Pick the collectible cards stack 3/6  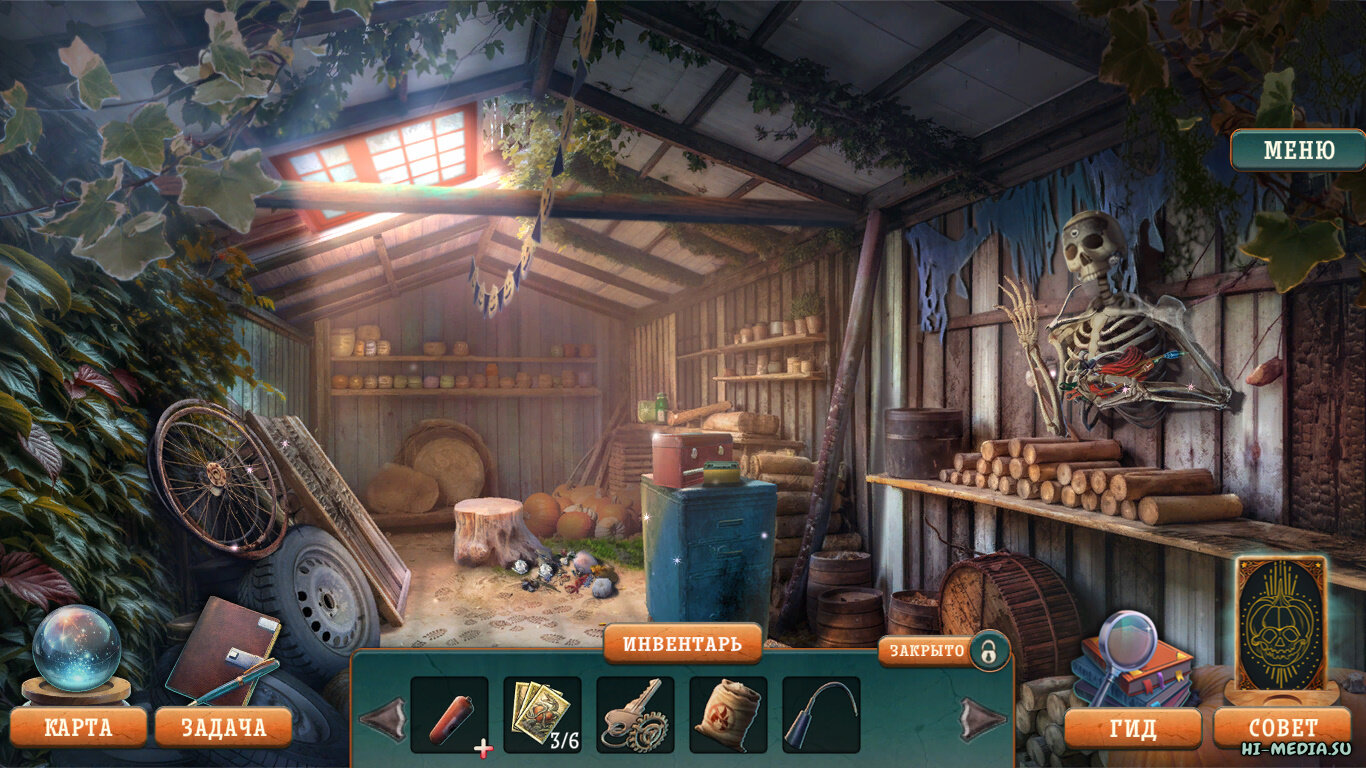pos(542,714)
